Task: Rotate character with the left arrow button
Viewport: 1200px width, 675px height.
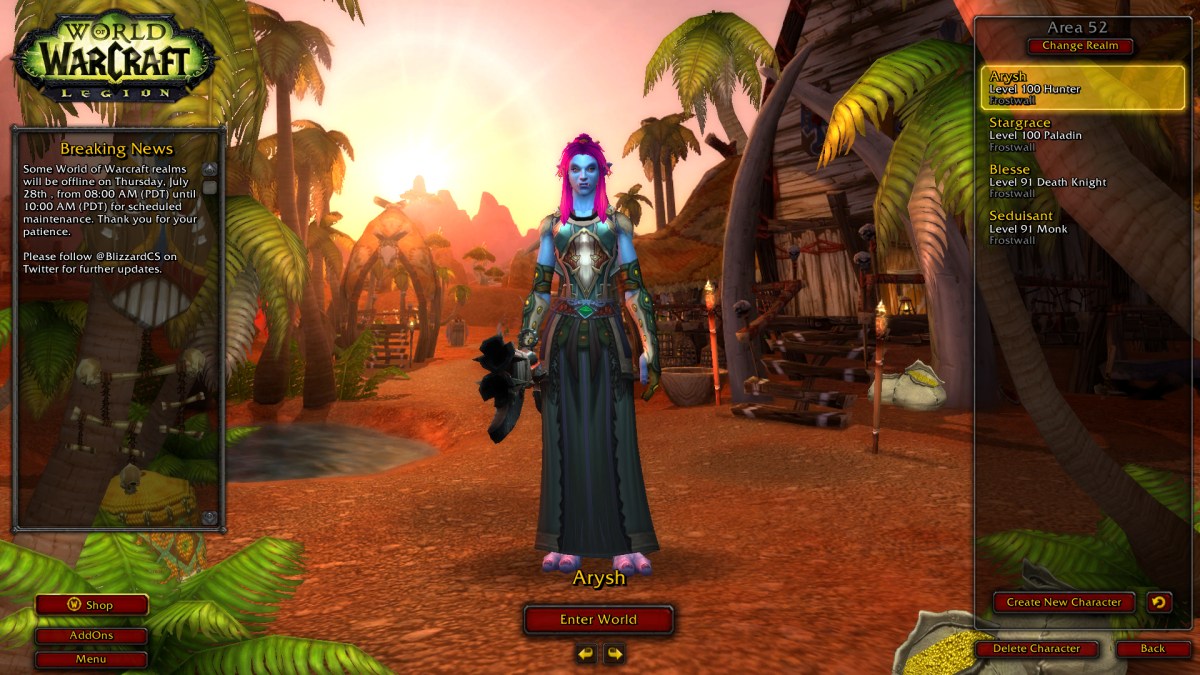Action: tap(586, 654)
